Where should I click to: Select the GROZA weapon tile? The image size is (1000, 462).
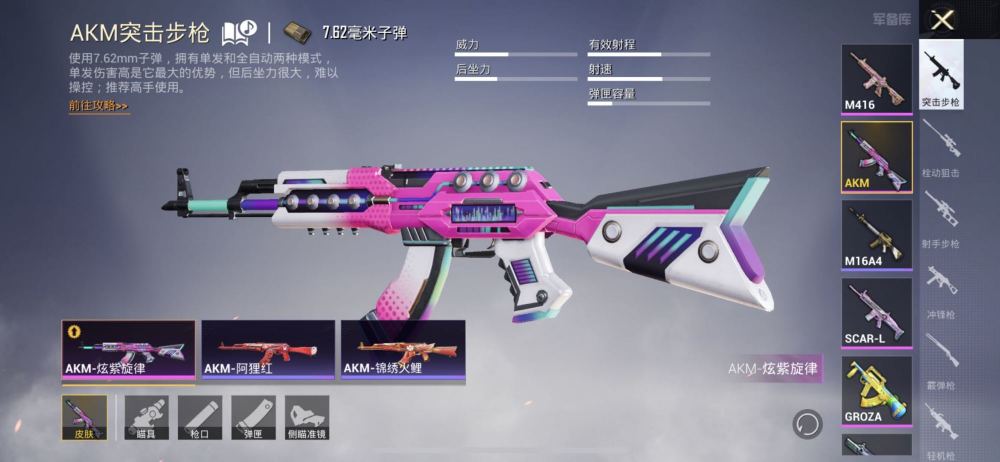[x=876, y=391]
